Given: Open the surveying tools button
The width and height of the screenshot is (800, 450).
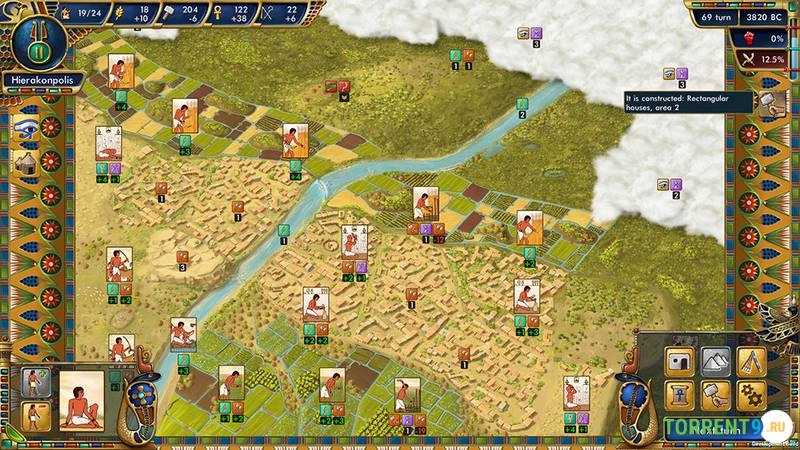Looking at the screenshot, I should click(x=751, y=361).
